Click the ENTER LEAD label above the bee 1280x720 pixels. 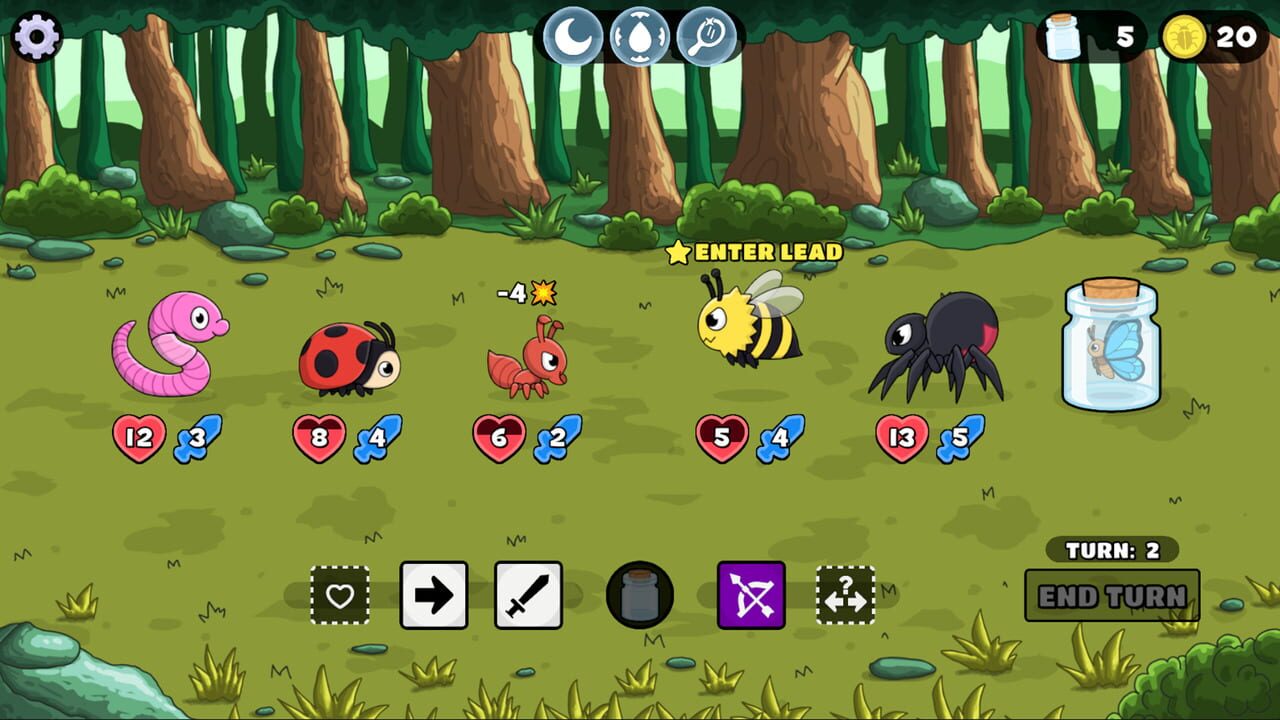pos(764,252)
